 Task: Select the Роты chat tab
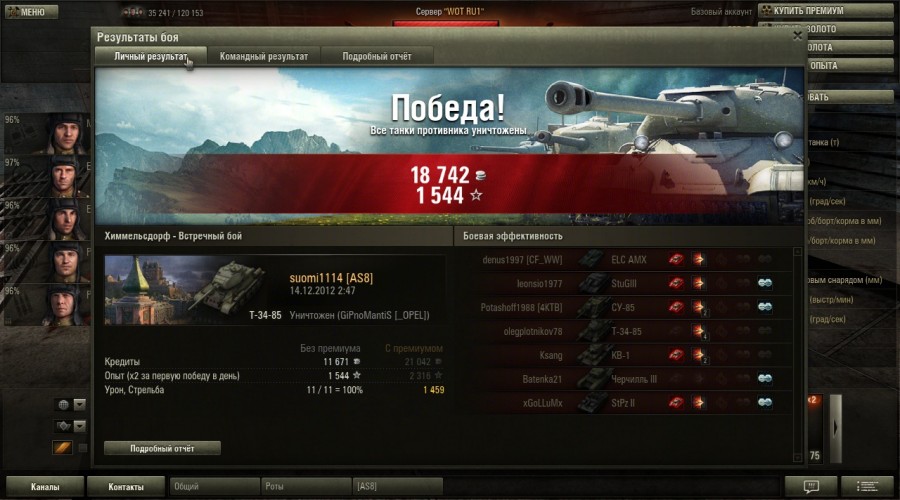[304, 487]
